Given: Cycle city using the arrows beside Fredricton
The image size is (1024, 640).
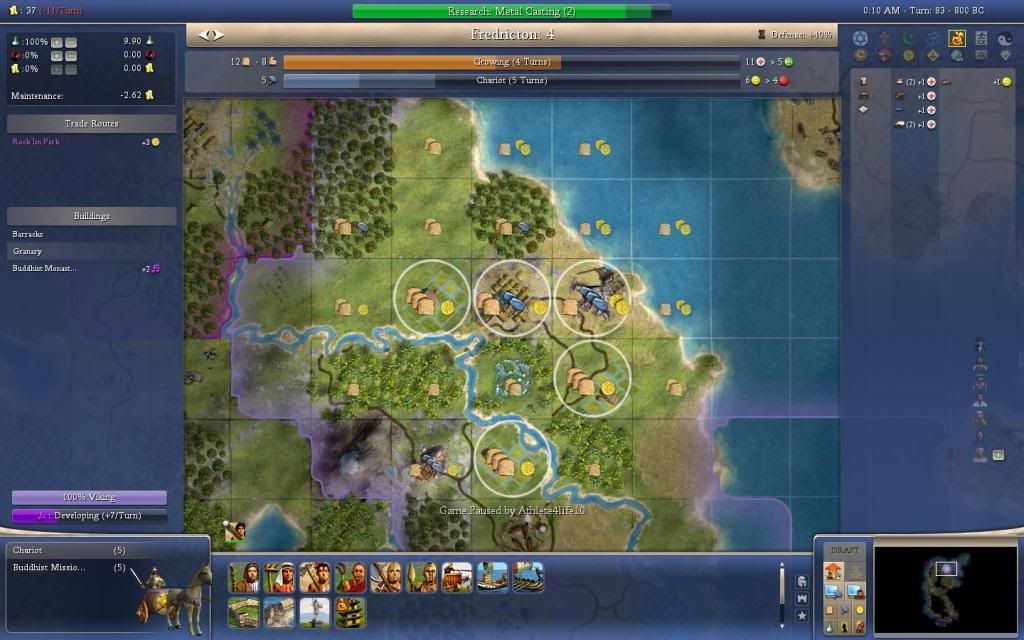Looking at the screenshot, I should click(211, 35).
